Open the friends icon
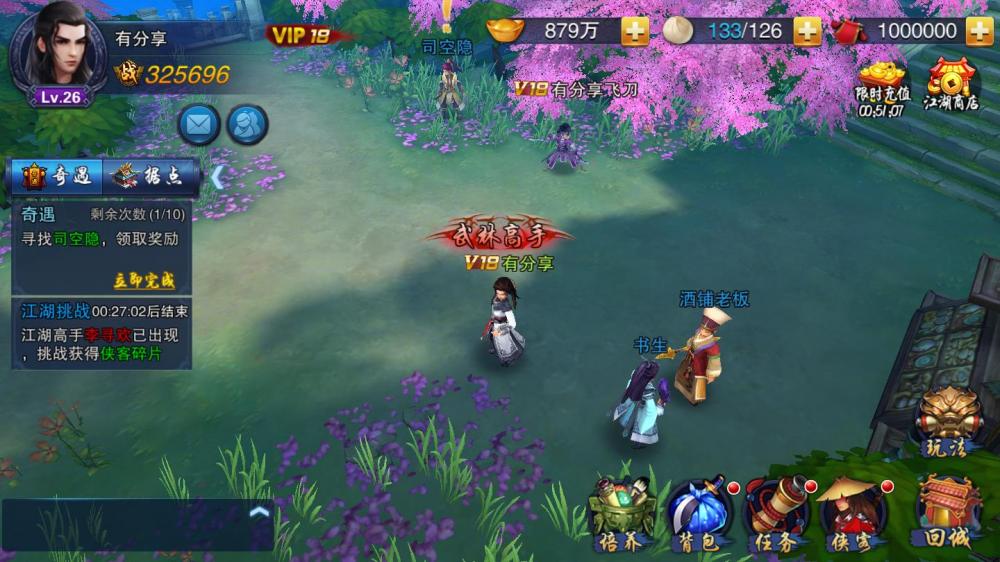The image size is (1000, 562). coord(247,125)
